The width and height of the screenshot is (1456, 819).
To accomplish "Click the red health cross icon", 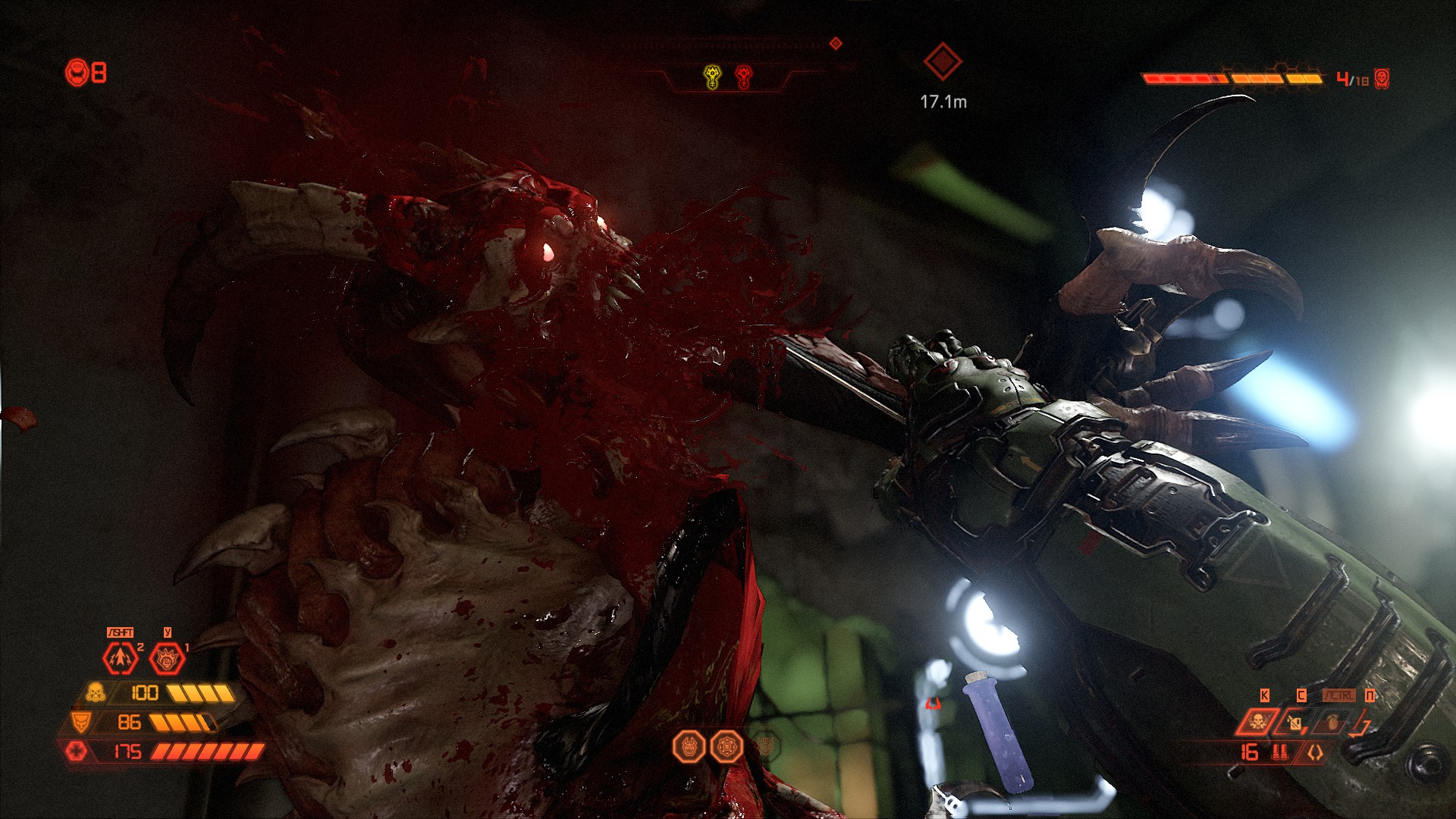I will click(x=77, y=751).
